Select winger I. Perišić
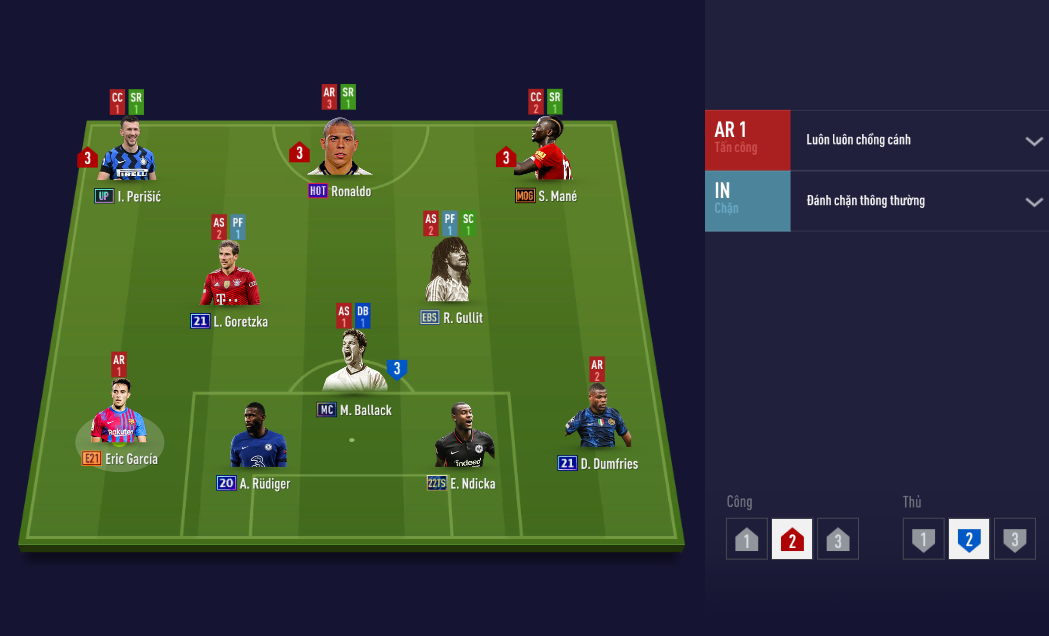The height and width of the screenshot is (636, 1049). coord(127,152)
